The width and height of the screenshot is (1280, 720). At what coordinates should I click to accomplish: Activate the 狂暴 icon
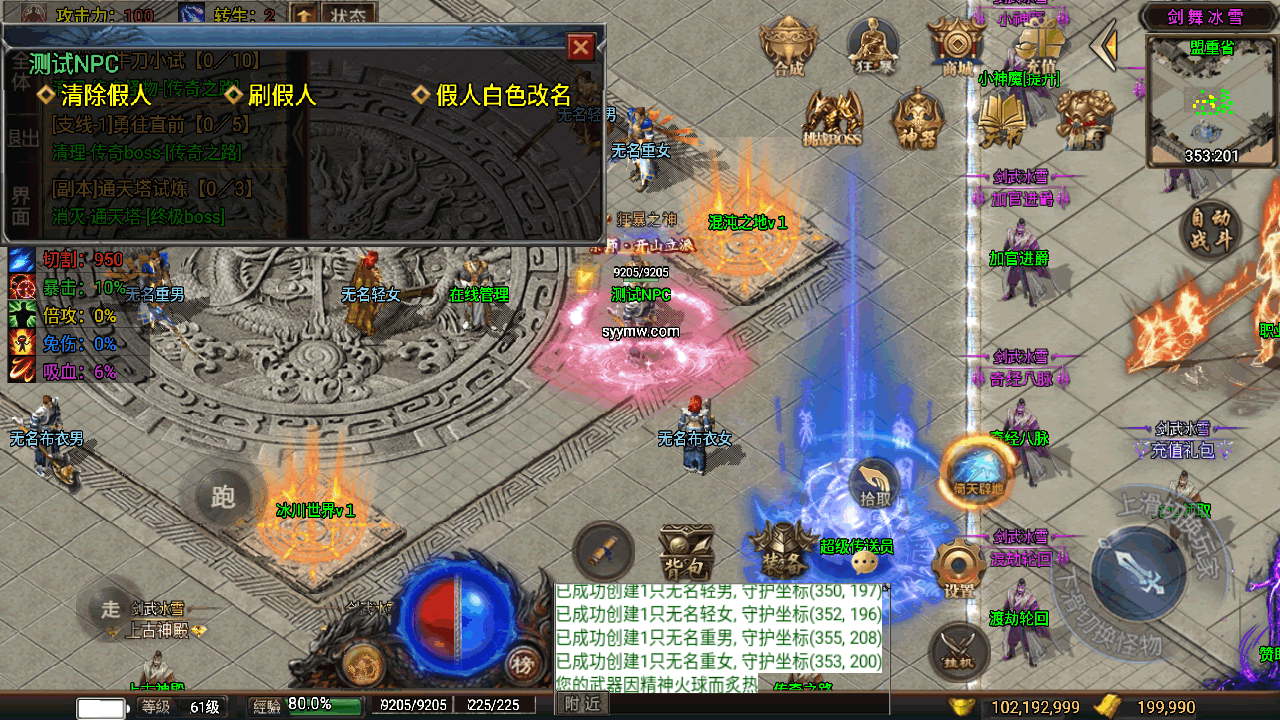[872, 46]
